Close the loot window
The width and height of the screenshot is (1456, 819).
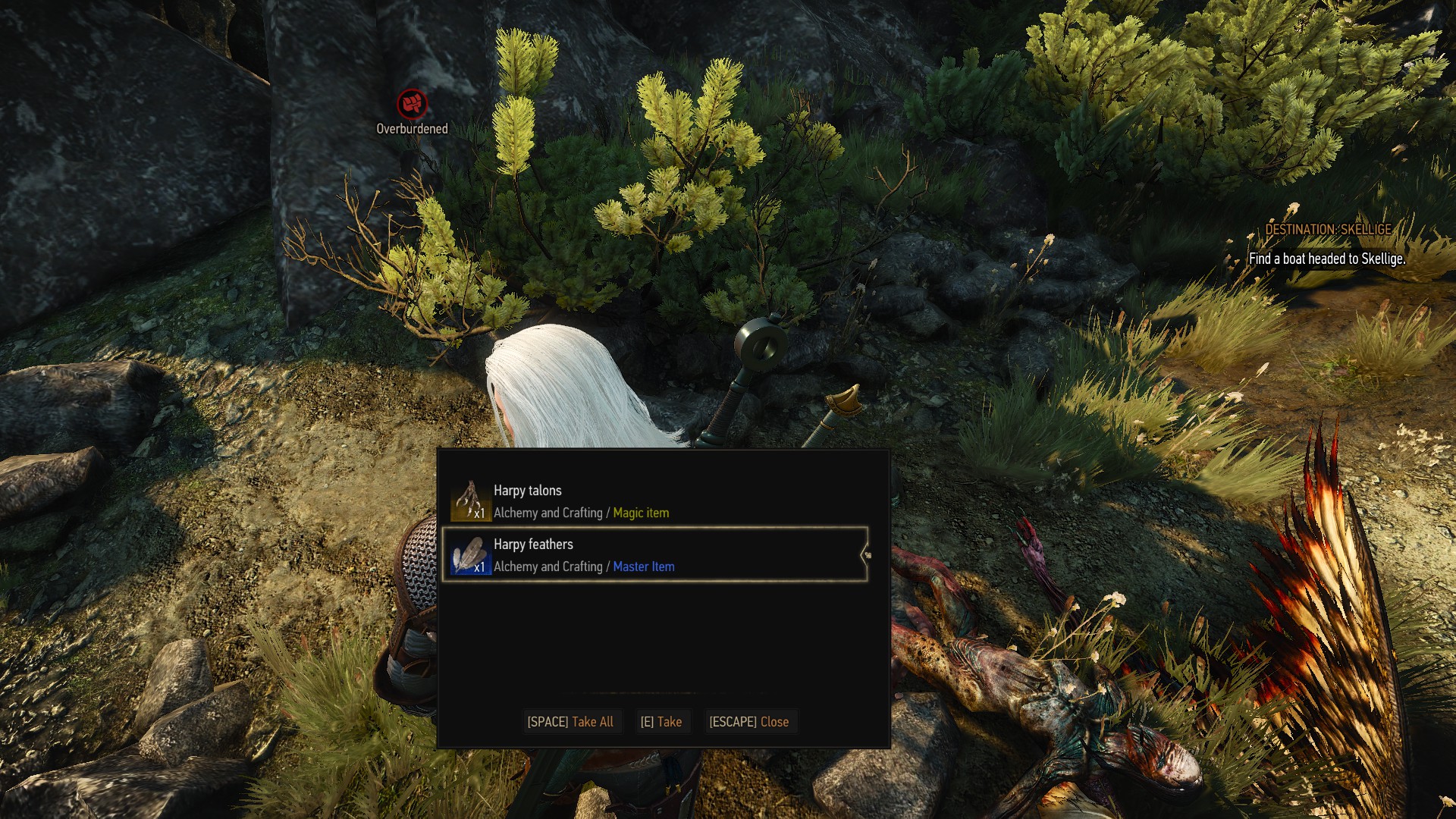tap(749, 722)
